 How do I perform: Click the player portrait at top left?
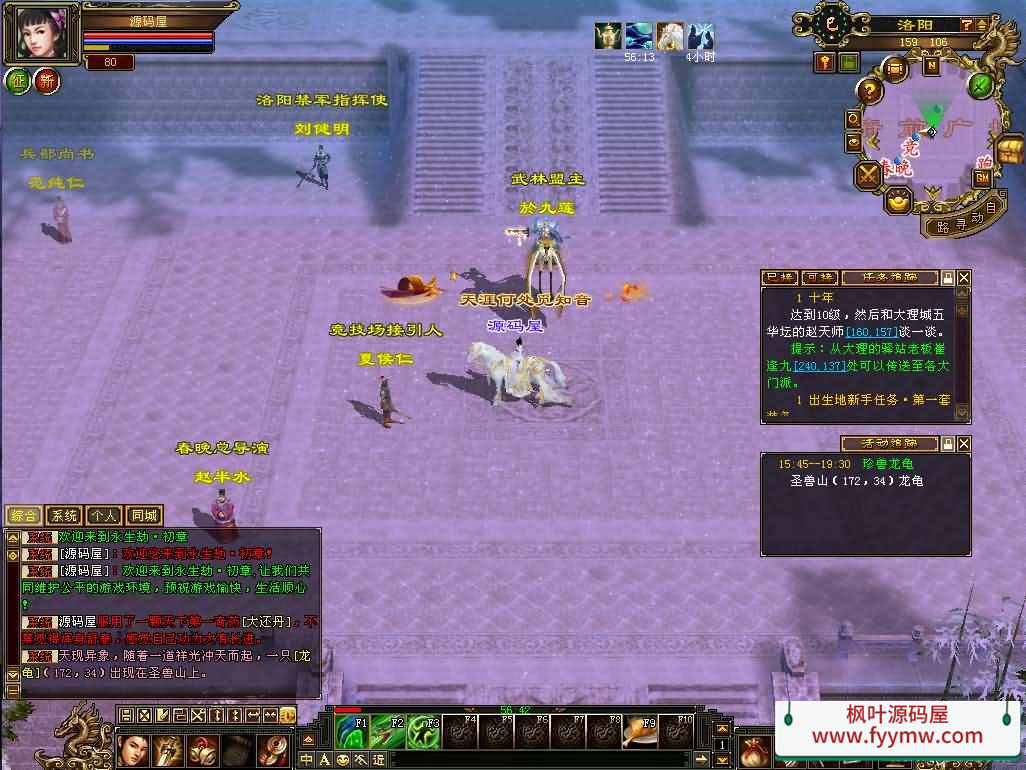click(41, 35)
